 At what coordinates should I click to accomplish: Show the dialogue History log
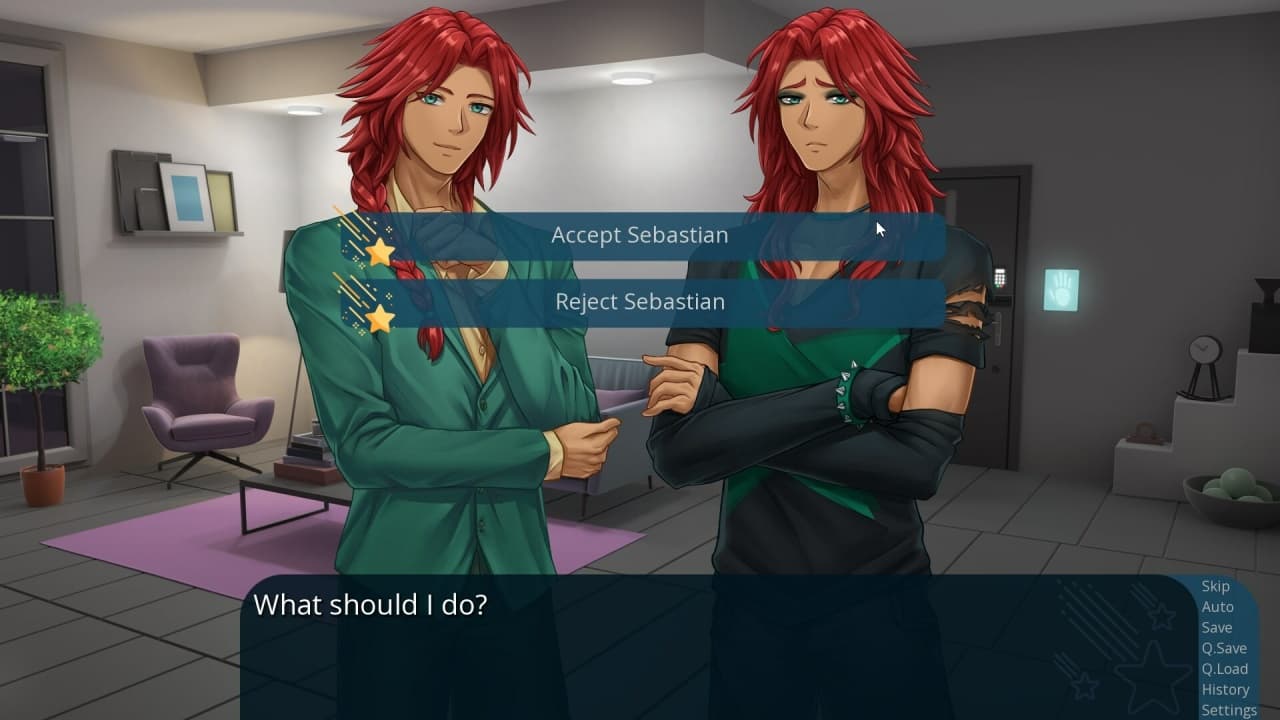[1225, 689]
